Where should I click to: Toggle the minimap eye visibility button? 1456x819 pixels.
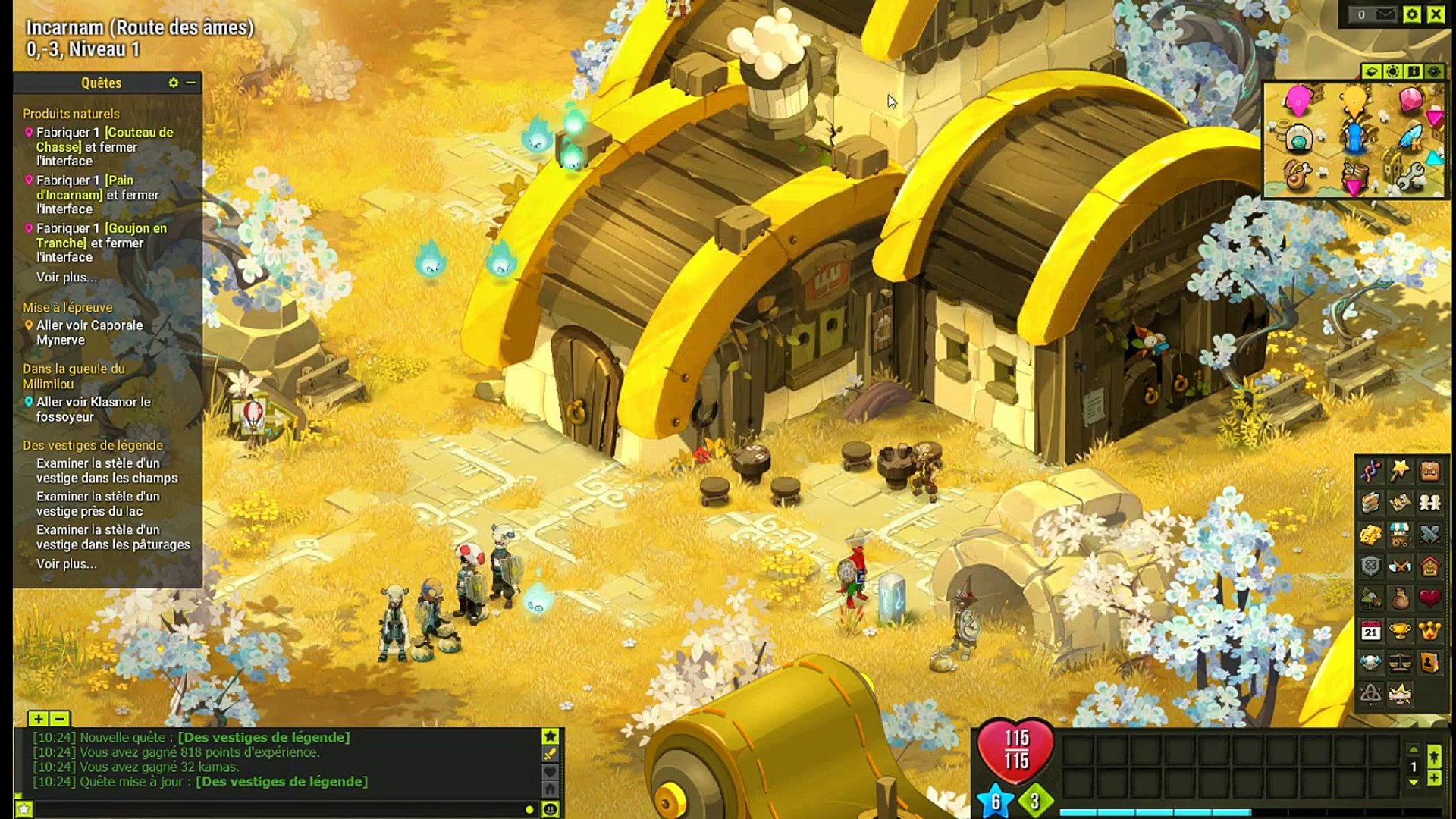pos(1434,71)
